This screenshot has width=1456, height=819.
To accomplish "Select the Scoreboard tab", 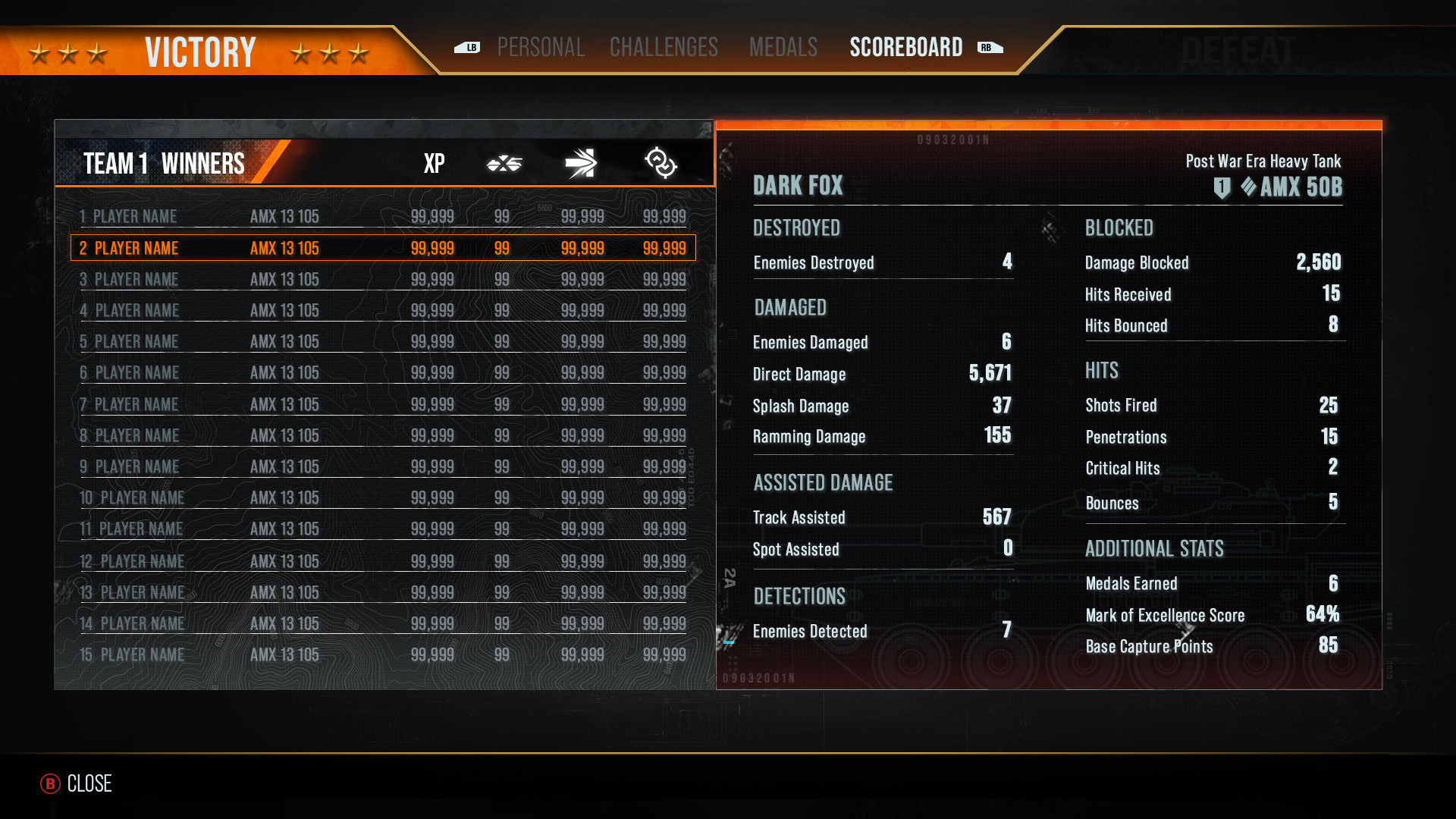I will click(x=905, y=48).
